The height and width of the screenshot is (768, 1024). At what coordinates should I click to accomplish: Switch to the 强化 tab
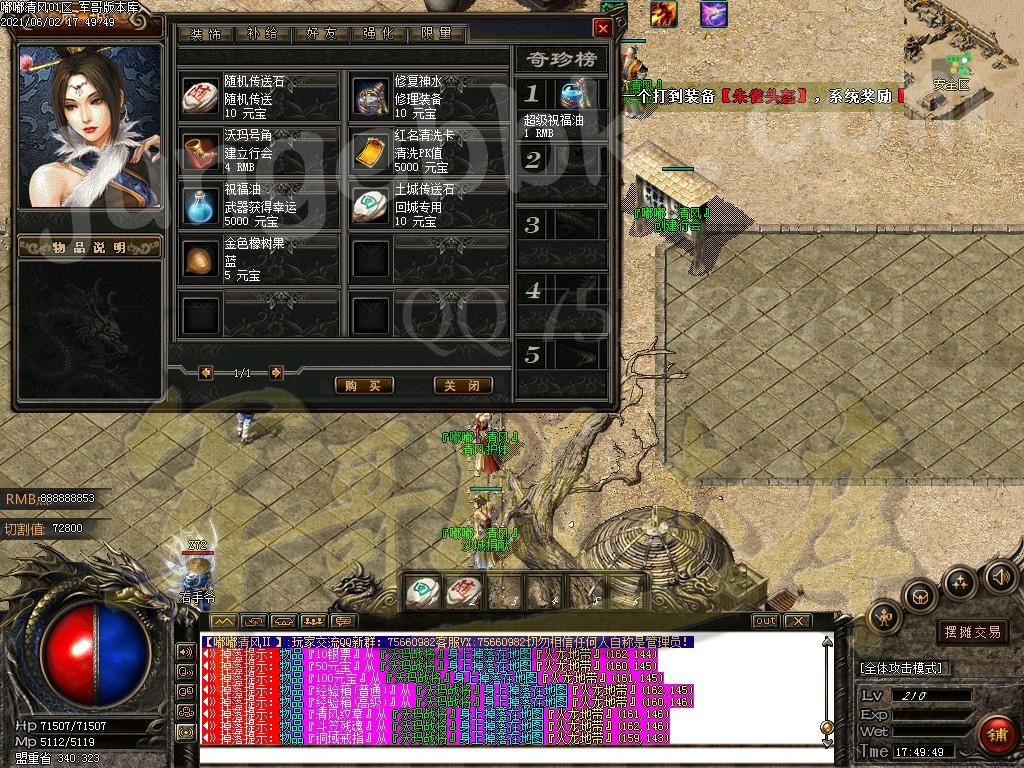tap(379, 33)
